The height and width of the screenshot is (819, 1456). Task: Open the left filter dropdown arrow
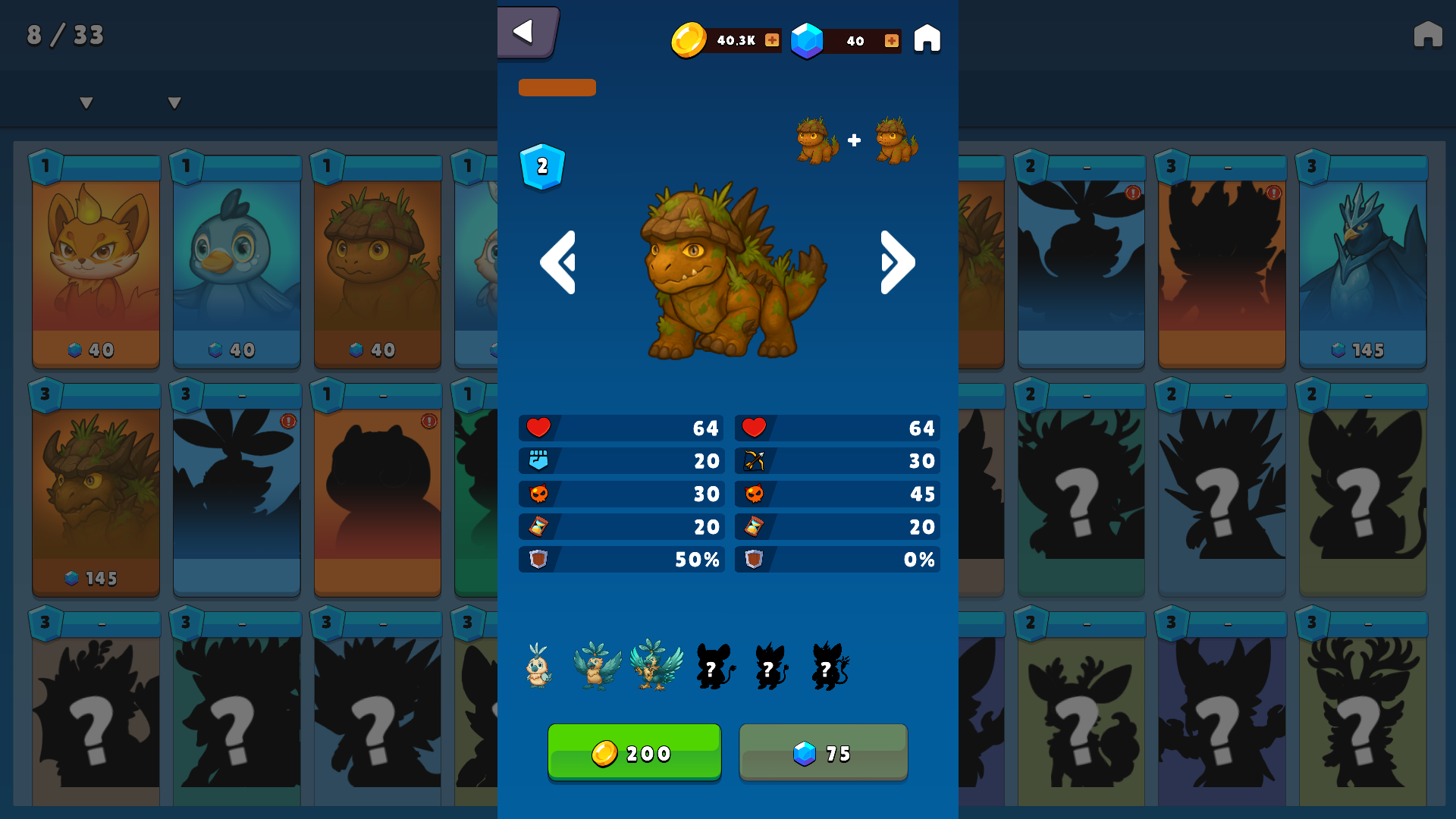[86, 102]
